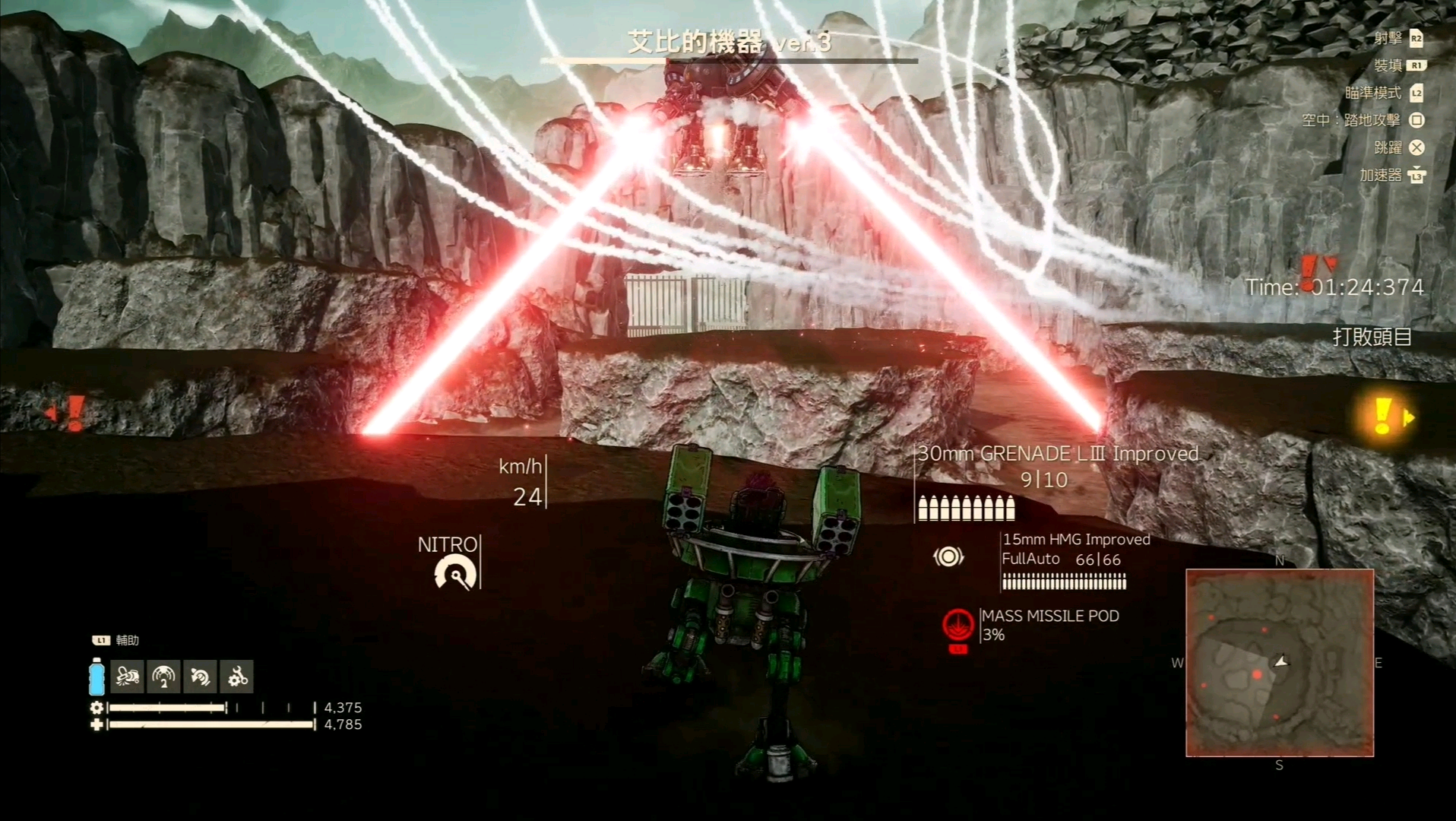Use the radar scan assist slot
Screen dimensions: 1456x821
163,677
